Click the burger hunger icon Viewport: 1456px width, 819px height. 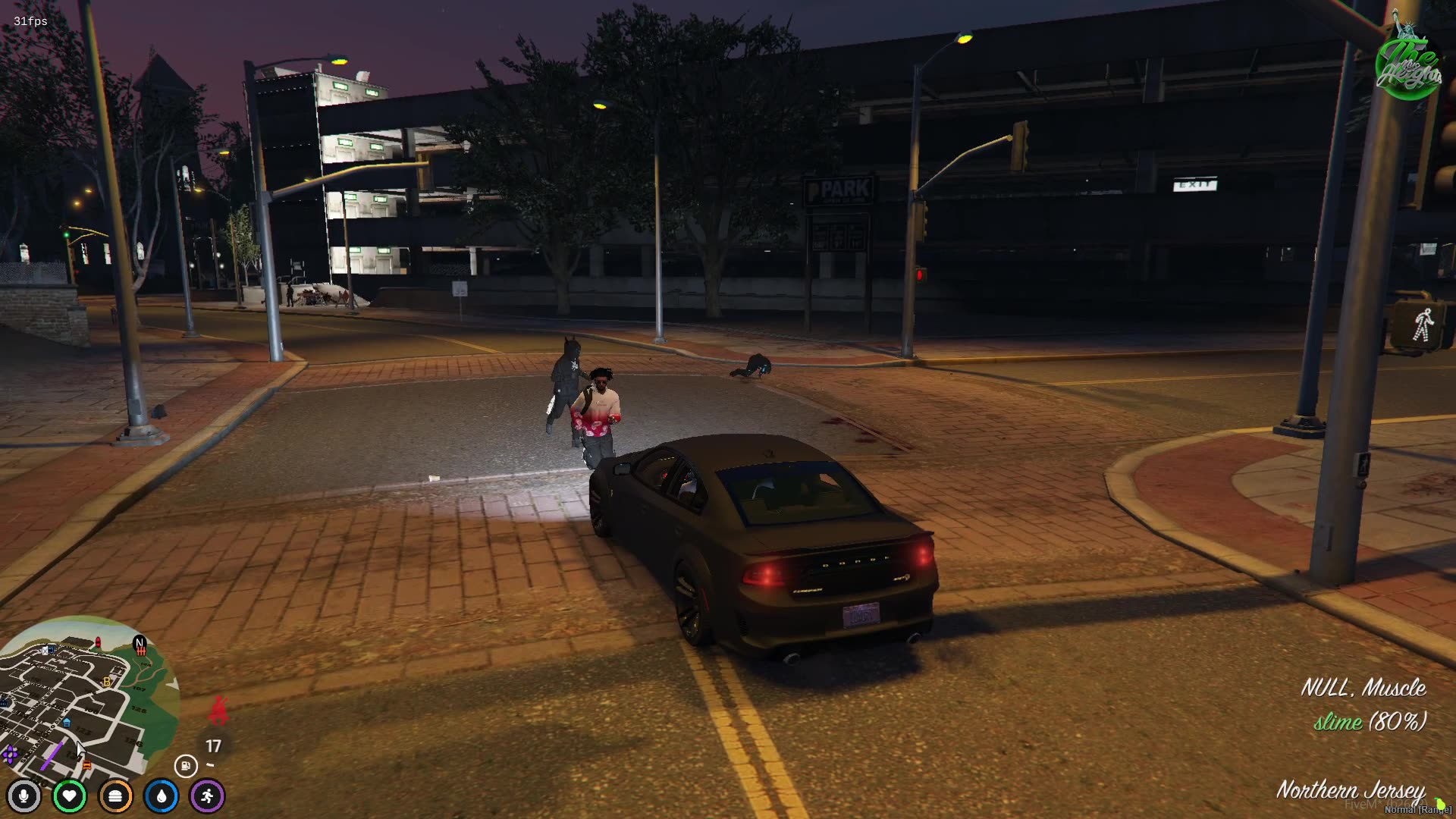[115, 796]
